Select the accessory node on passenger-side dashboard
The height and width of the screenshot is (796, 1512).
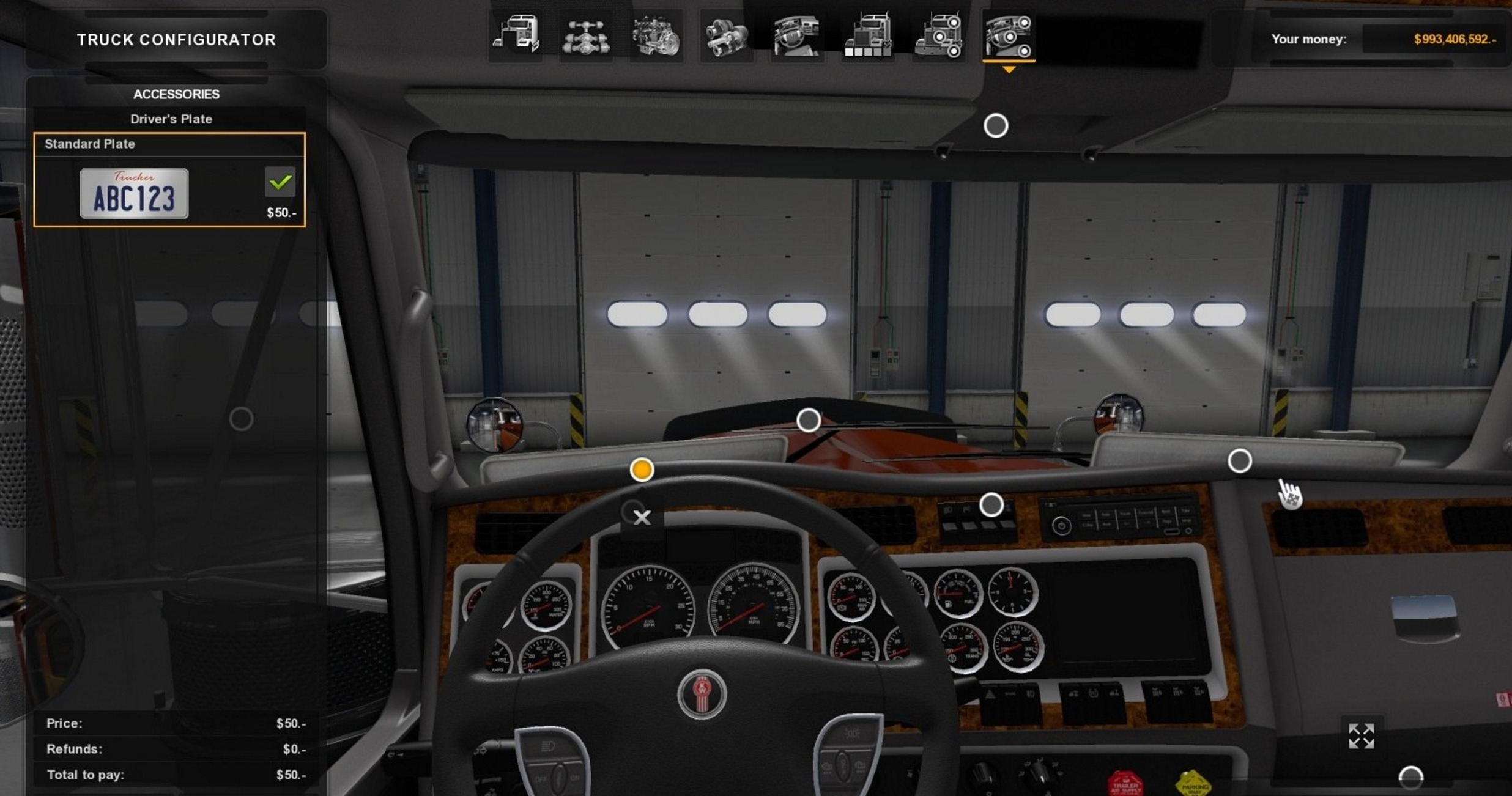pyautogui.click(x=1239, y=461)
